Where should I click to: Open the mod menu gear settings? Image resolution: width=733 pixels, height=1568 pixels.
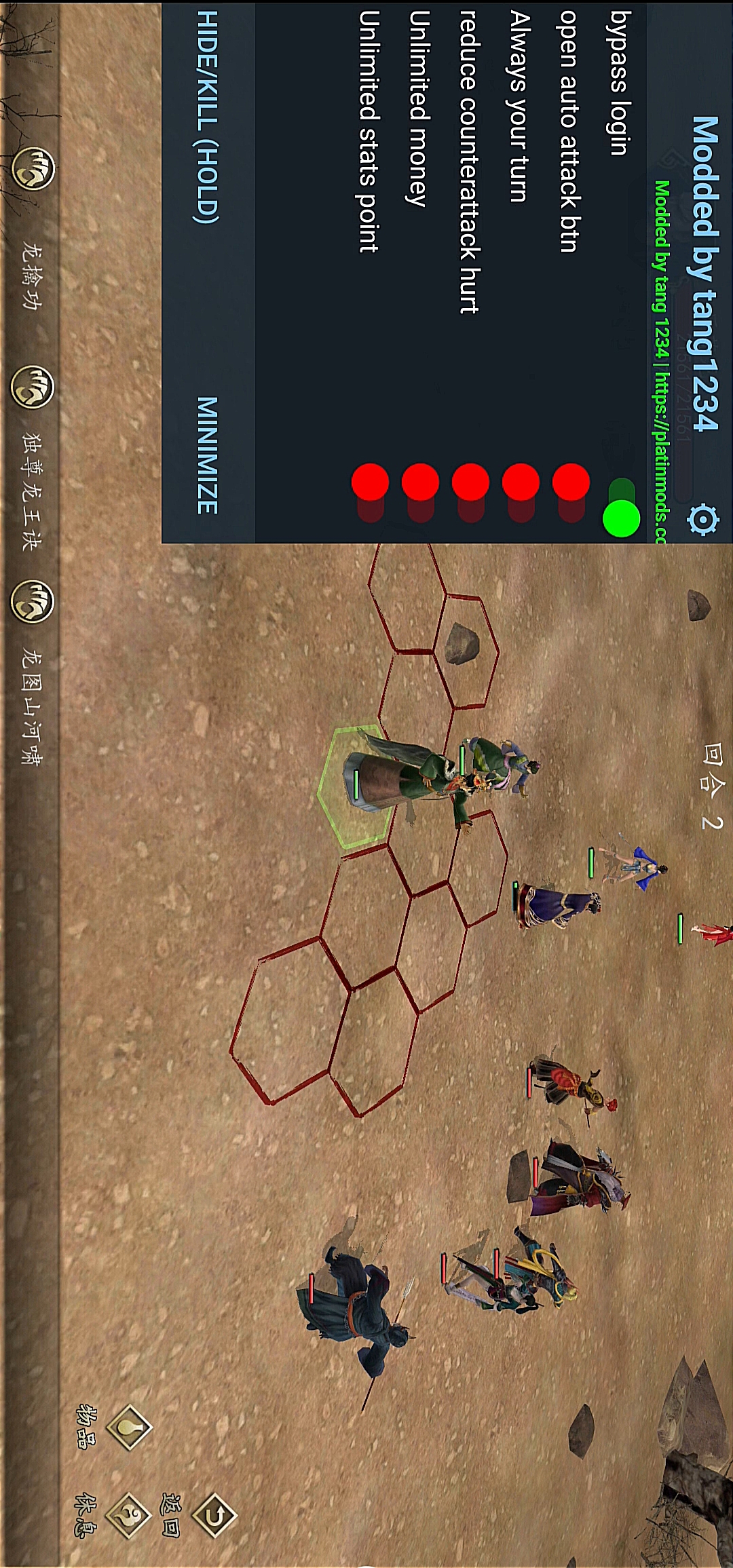(x=702, y=520)
